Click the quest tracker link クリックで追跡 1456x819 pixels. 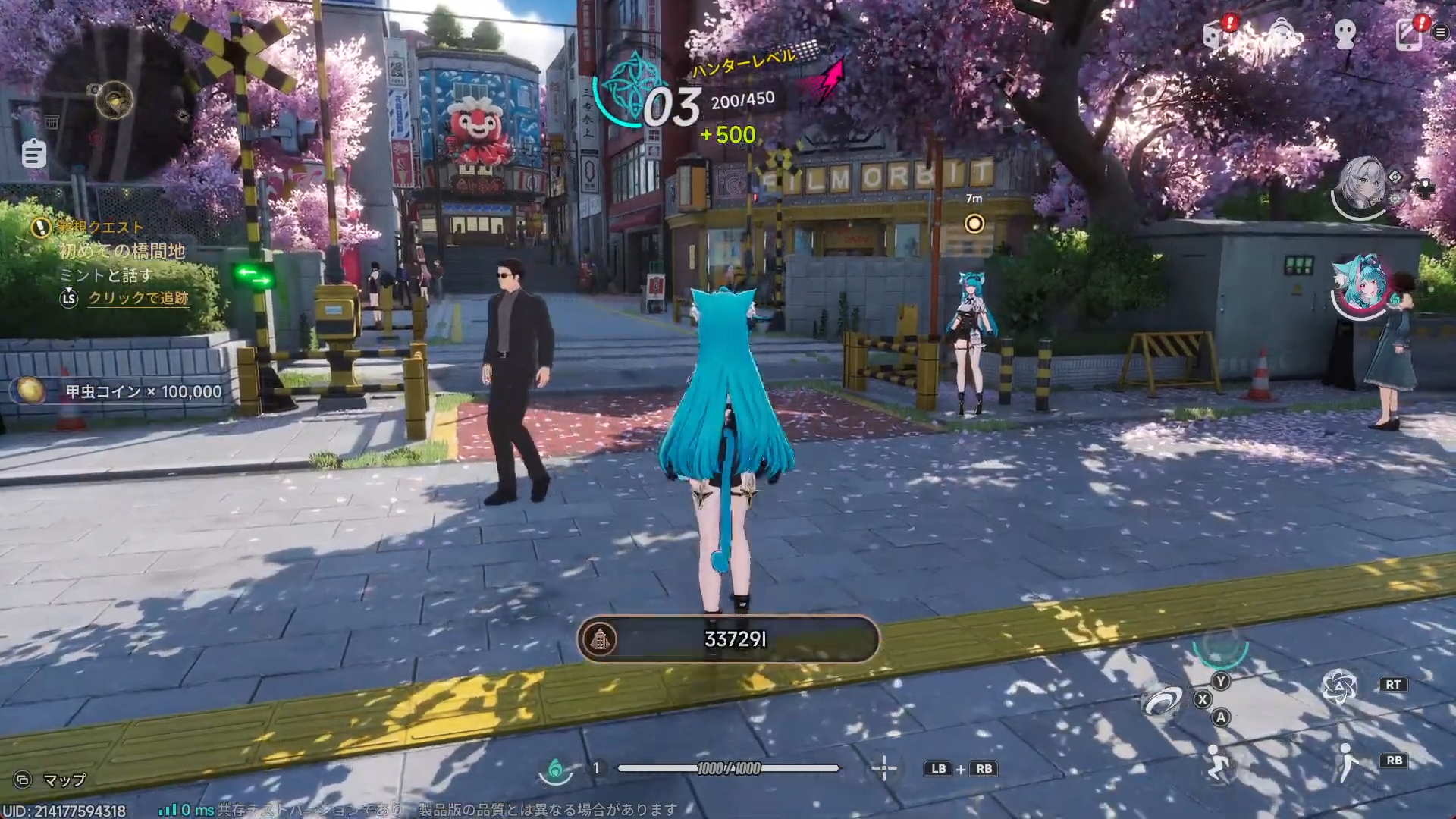(138, 298)
